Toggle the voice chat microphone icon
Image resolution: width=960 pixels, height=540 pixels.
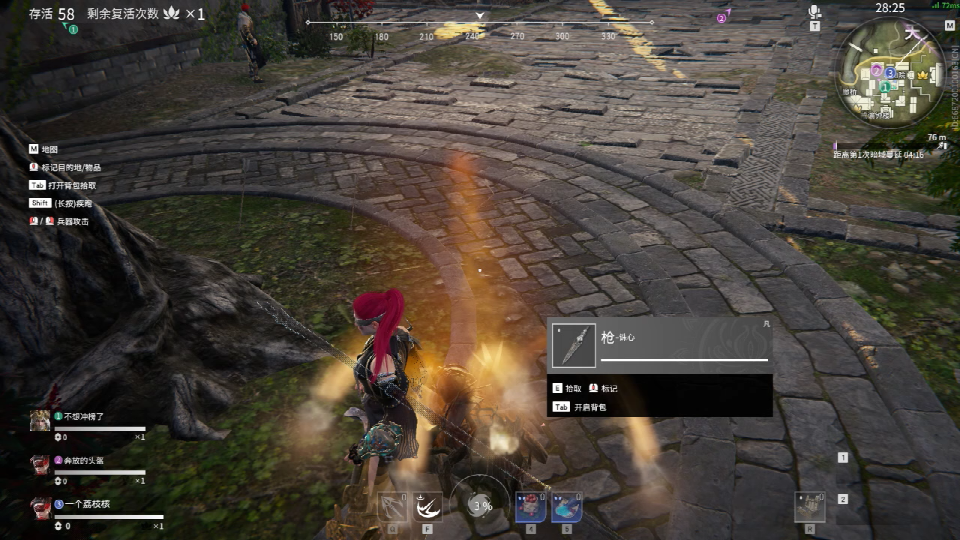(815, 13)
